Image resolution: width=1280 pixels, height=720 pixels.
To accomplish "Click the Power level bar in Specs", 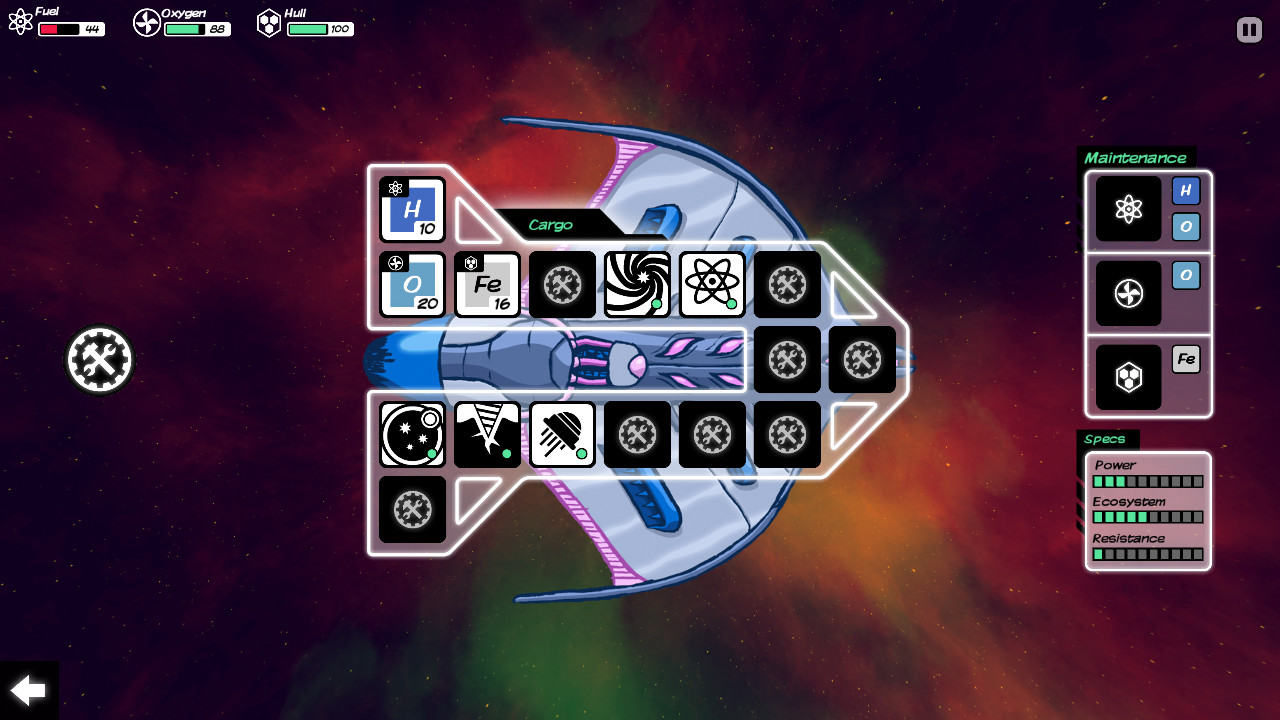I will click(x=1145, y=479).
